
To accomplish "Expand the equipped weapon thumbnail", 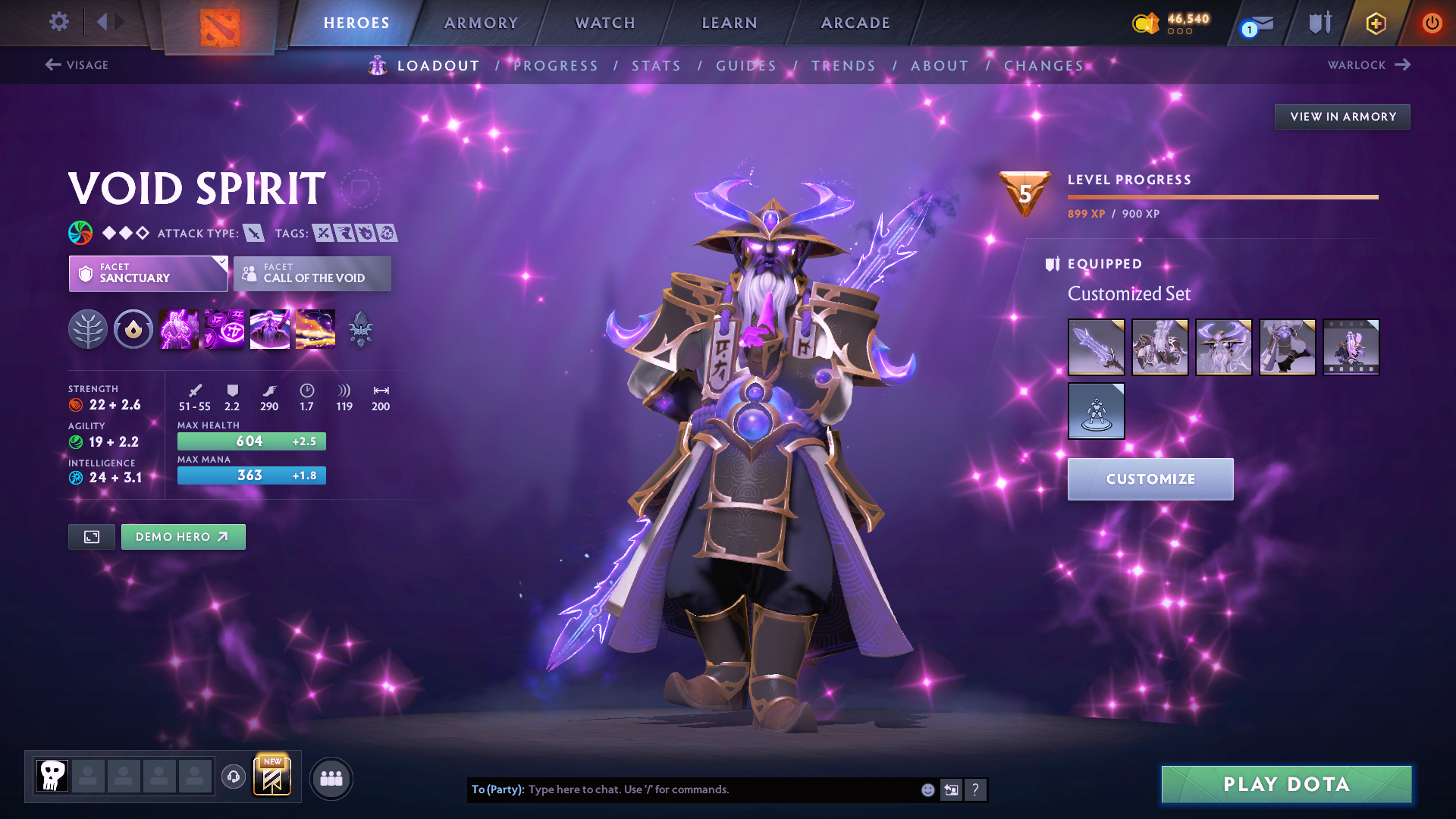I will pyautogui.click(x=1096, y=347).
